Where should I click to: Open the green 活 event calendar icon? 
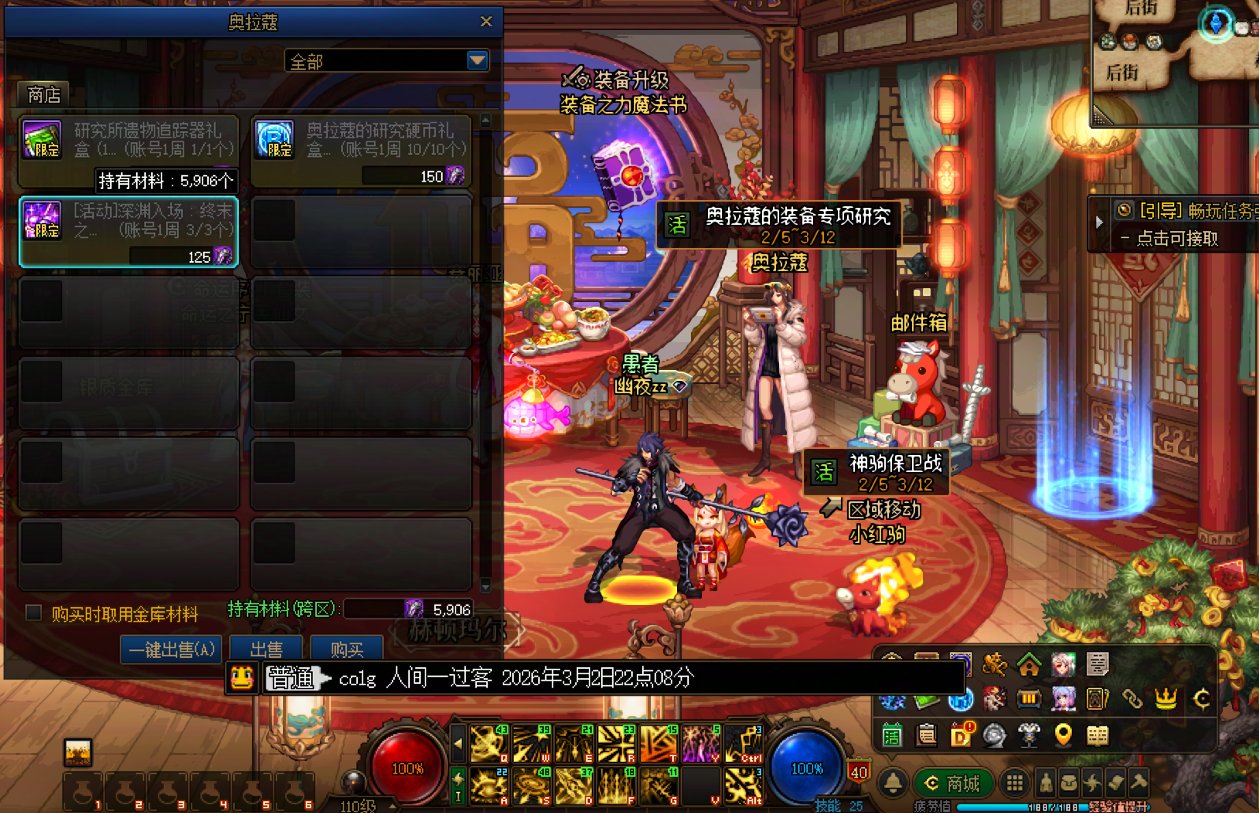[x=892, y=736]
